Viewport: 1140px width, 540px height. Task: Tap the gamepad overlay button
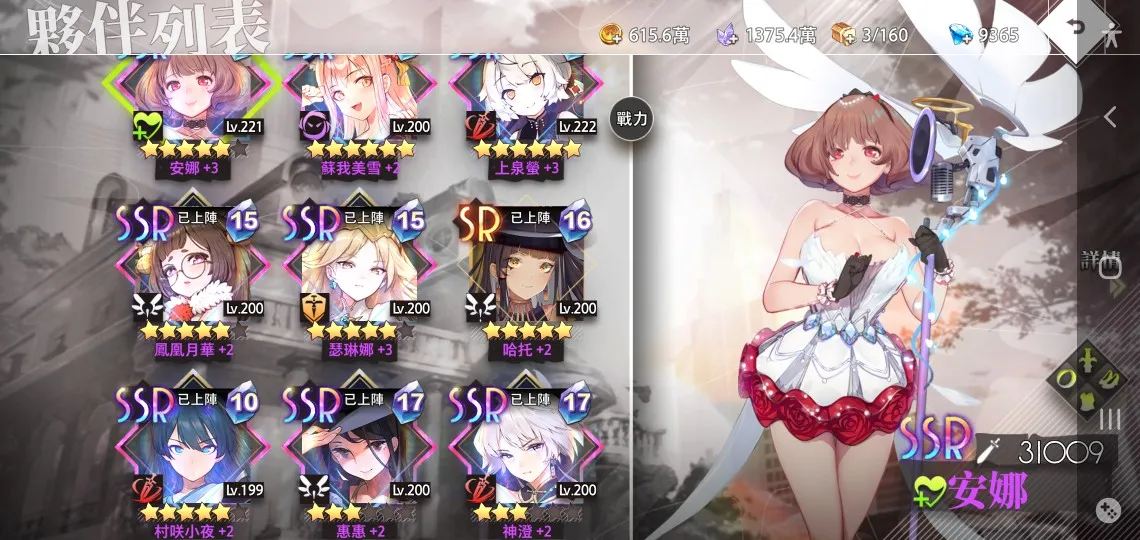pos(1108,508)
